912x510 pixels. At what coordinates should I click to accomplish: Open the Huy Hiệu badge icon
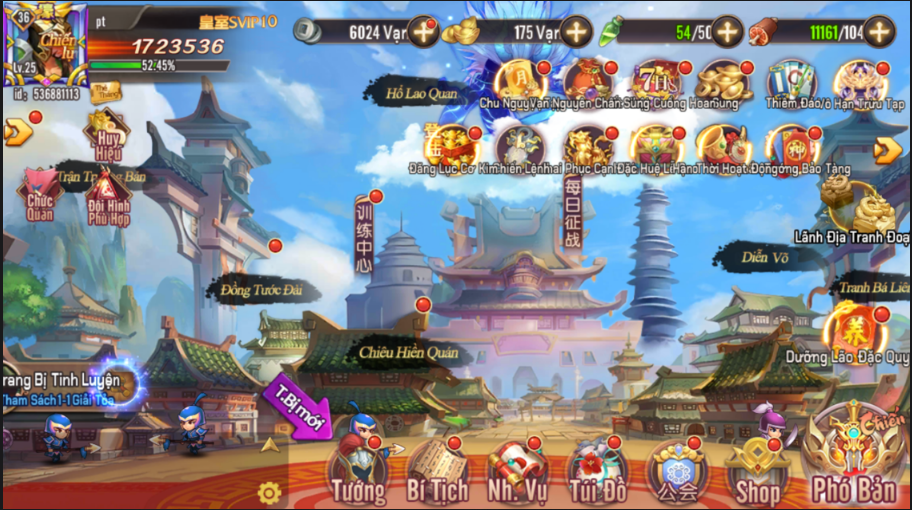106,133
